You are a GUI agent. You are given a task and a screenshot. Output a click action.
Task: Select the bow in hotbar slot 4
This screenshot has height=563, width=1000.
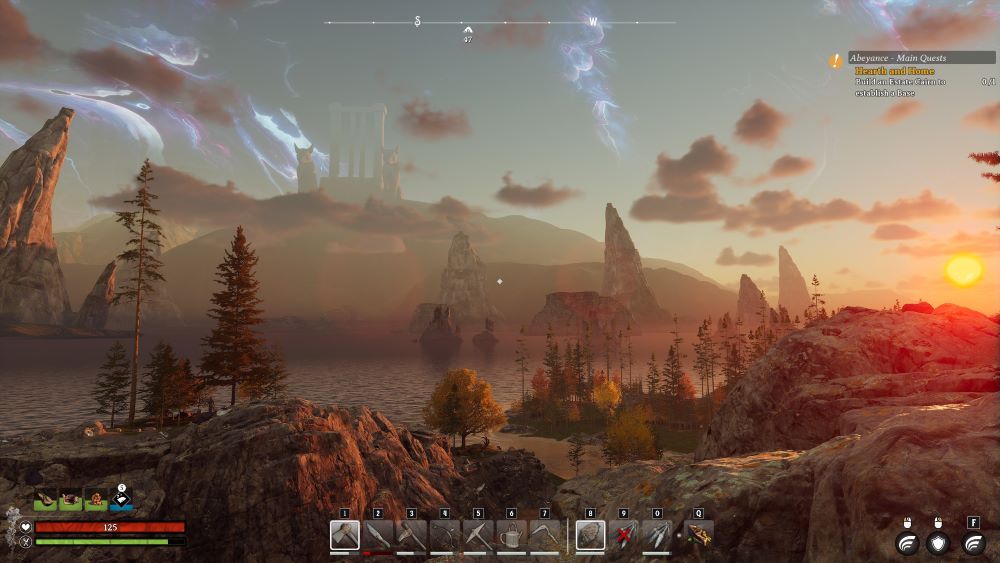(444, 535)
